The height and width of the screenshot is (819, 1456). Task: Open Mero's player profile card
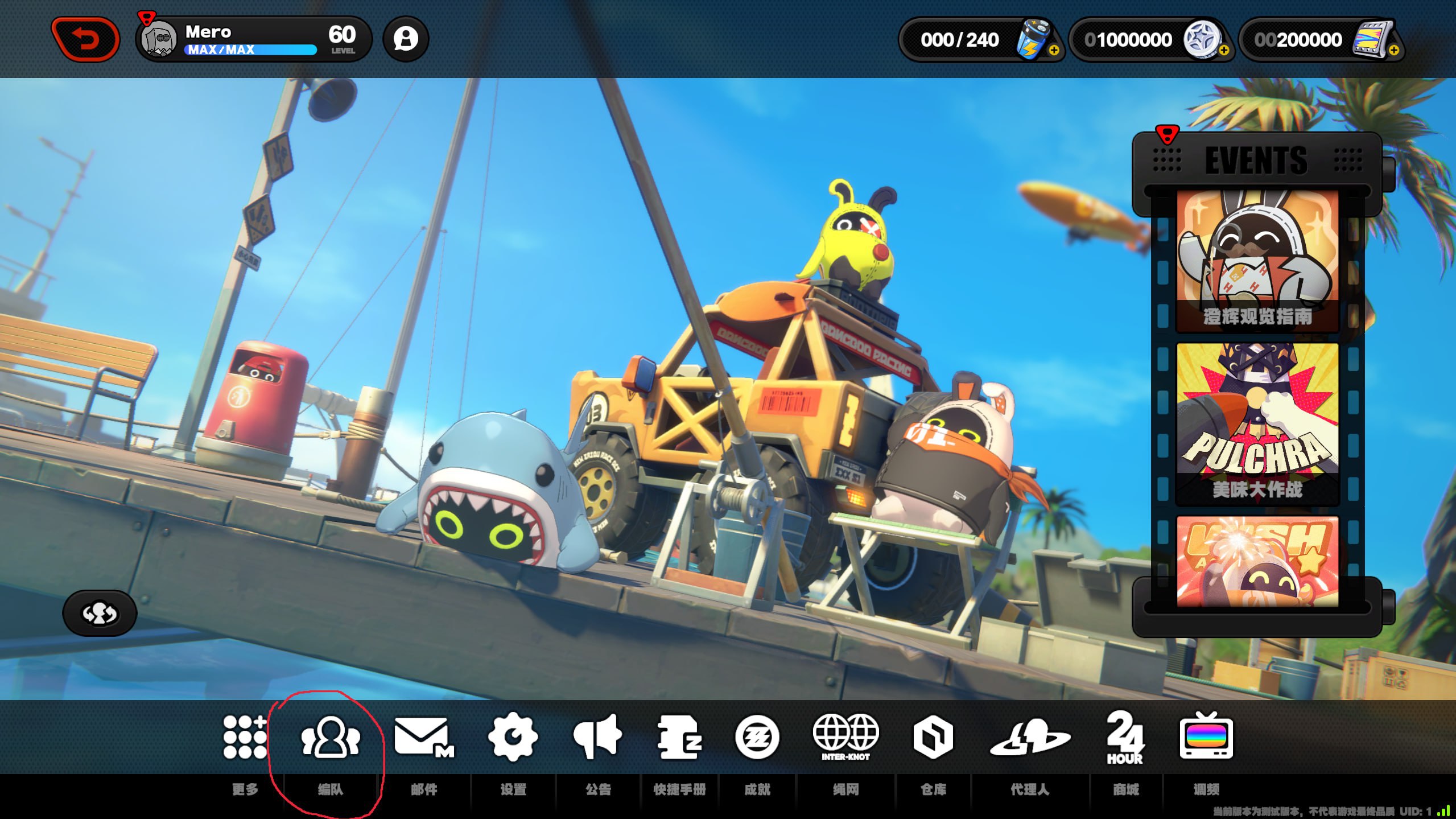pos(253,39)
